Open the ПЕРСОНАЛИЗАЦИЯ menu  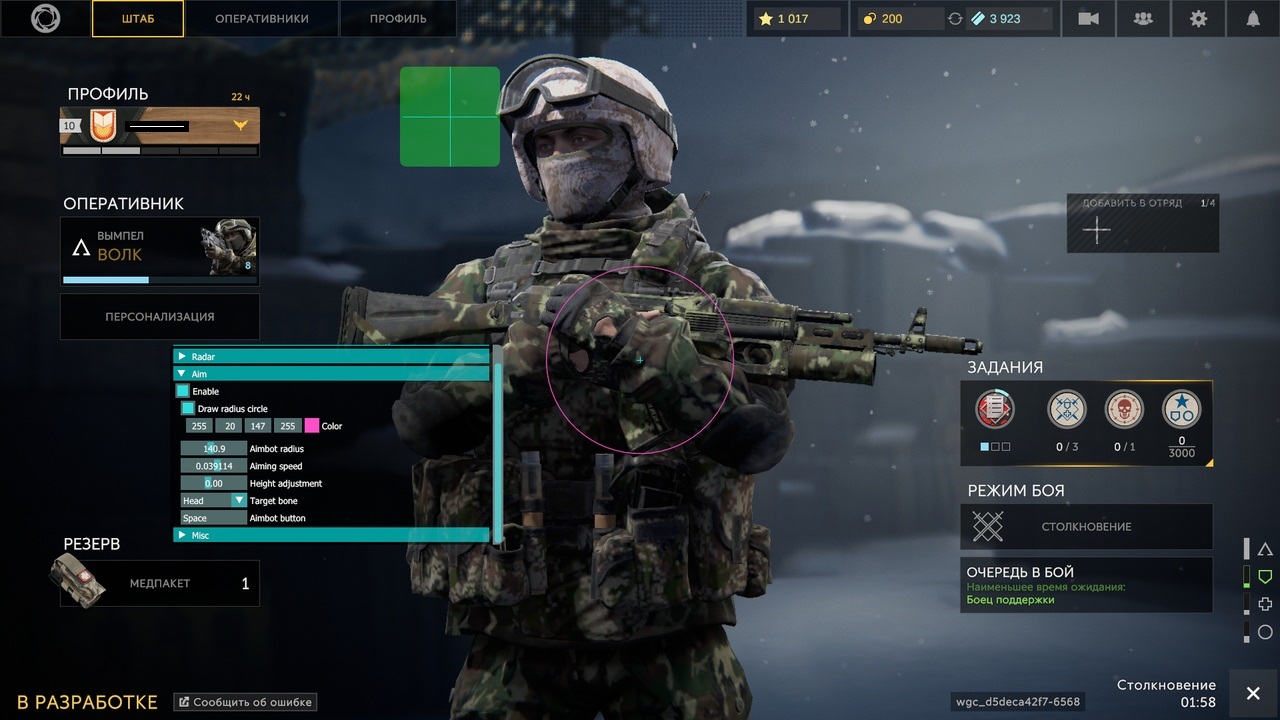(x=160, y=316)
